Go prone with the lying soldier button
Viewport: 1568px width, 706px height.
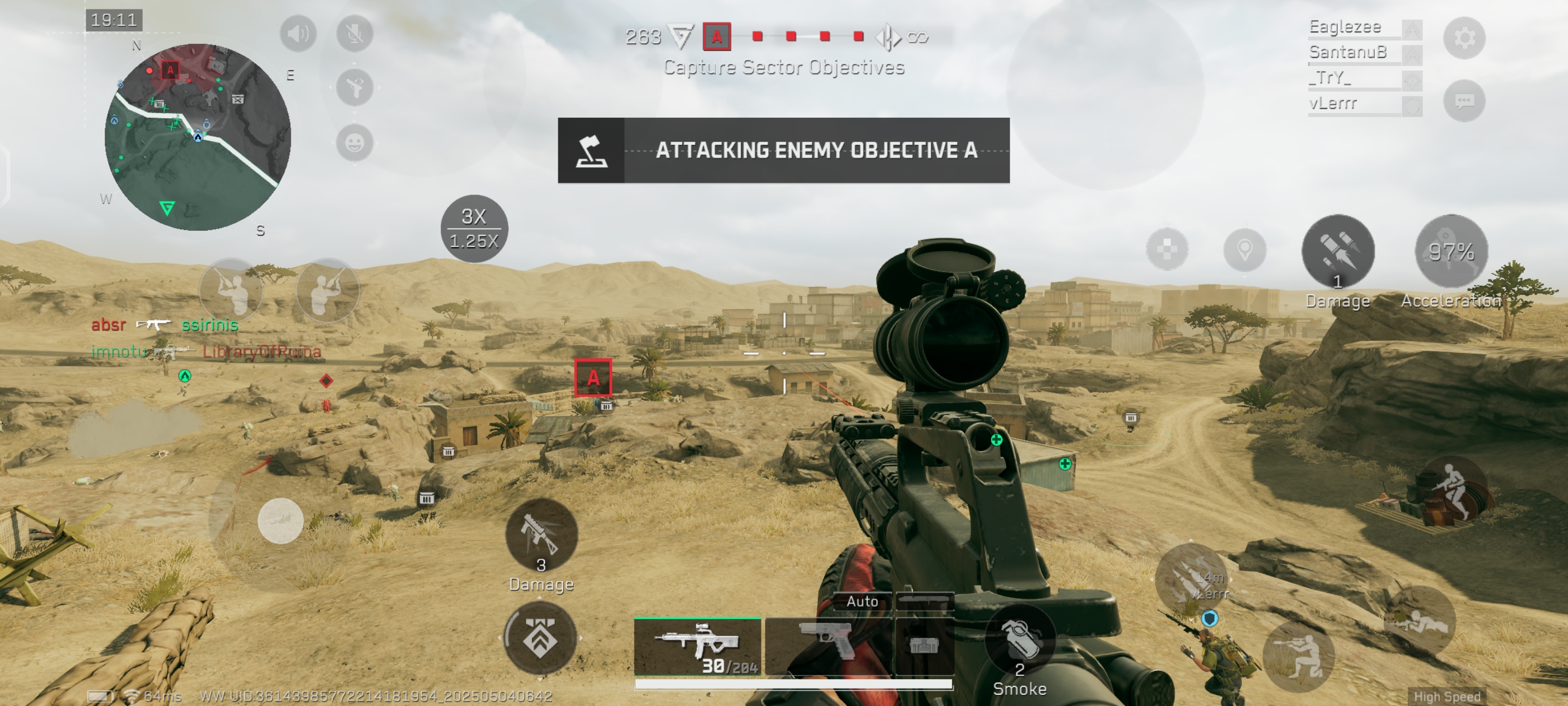[x=1420, y=621]
